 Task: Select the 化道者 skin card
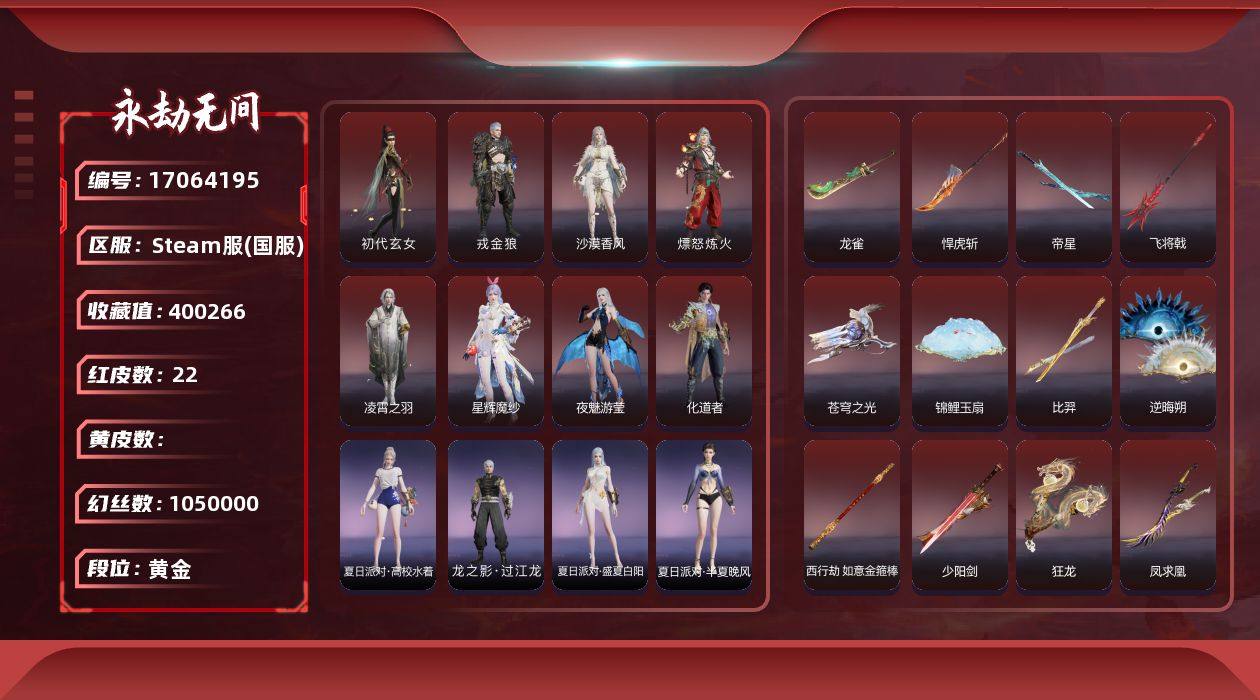[704, 351]
